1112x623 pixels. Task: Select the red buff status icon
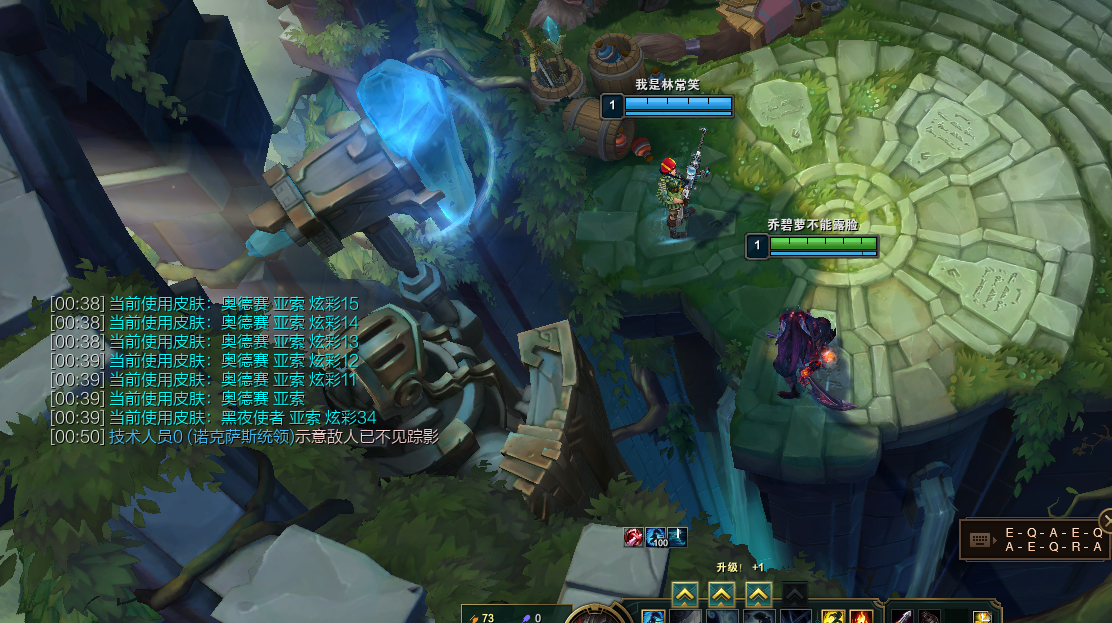click(x=634, y=537)
